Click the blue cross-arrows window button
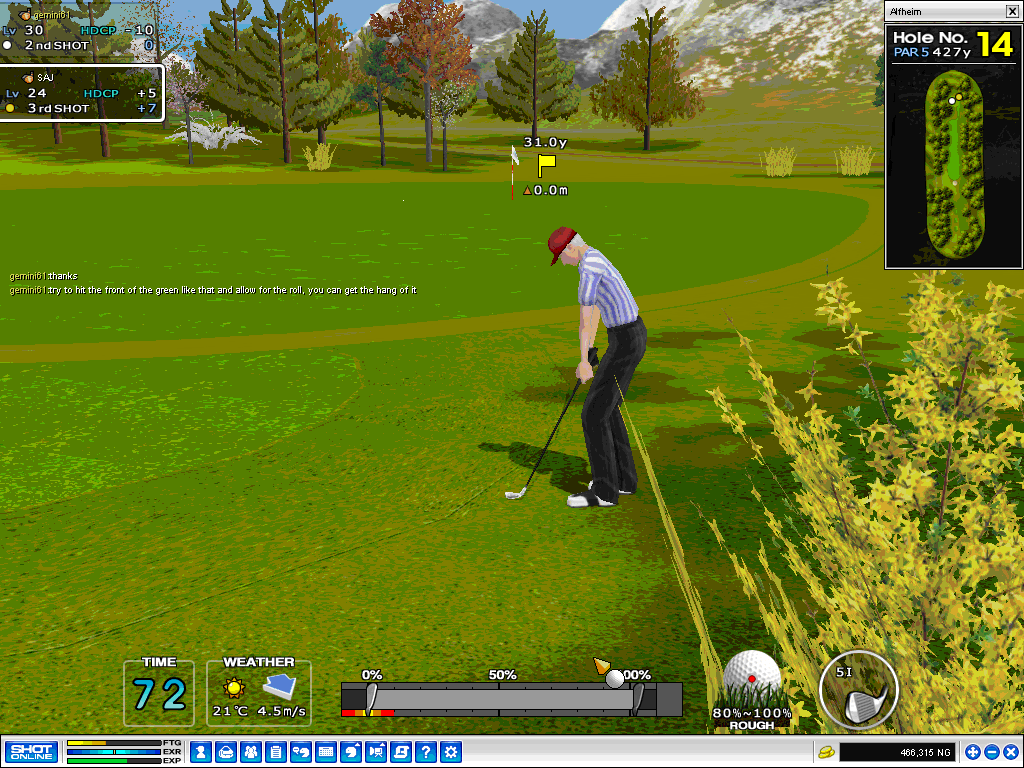This screenshot has height=768, width=1024. tap(973, 752)
